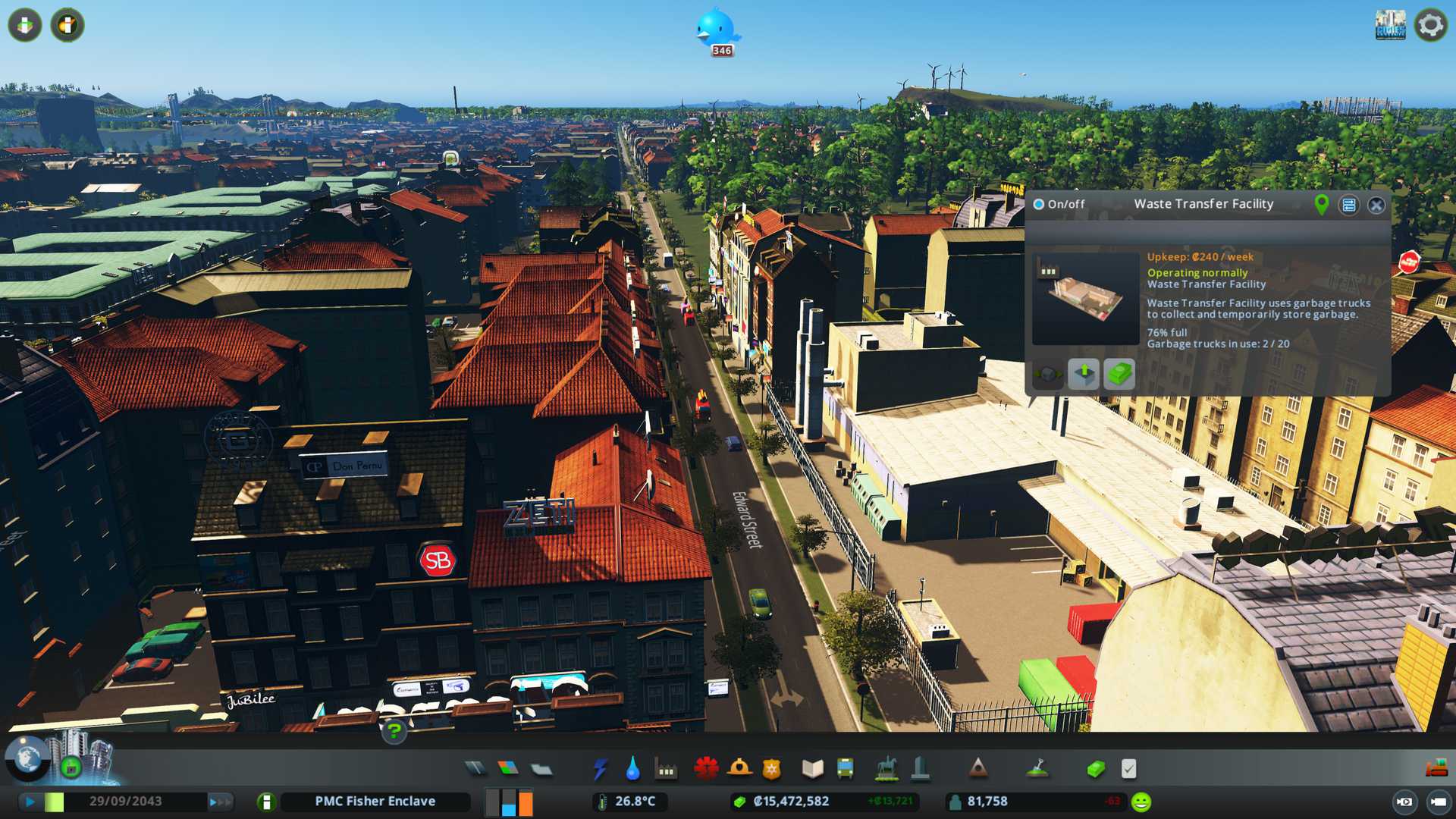Close the Waste Transfer Facility panel
Screen dimensions: 1456x819
(x=1376, y=205)
